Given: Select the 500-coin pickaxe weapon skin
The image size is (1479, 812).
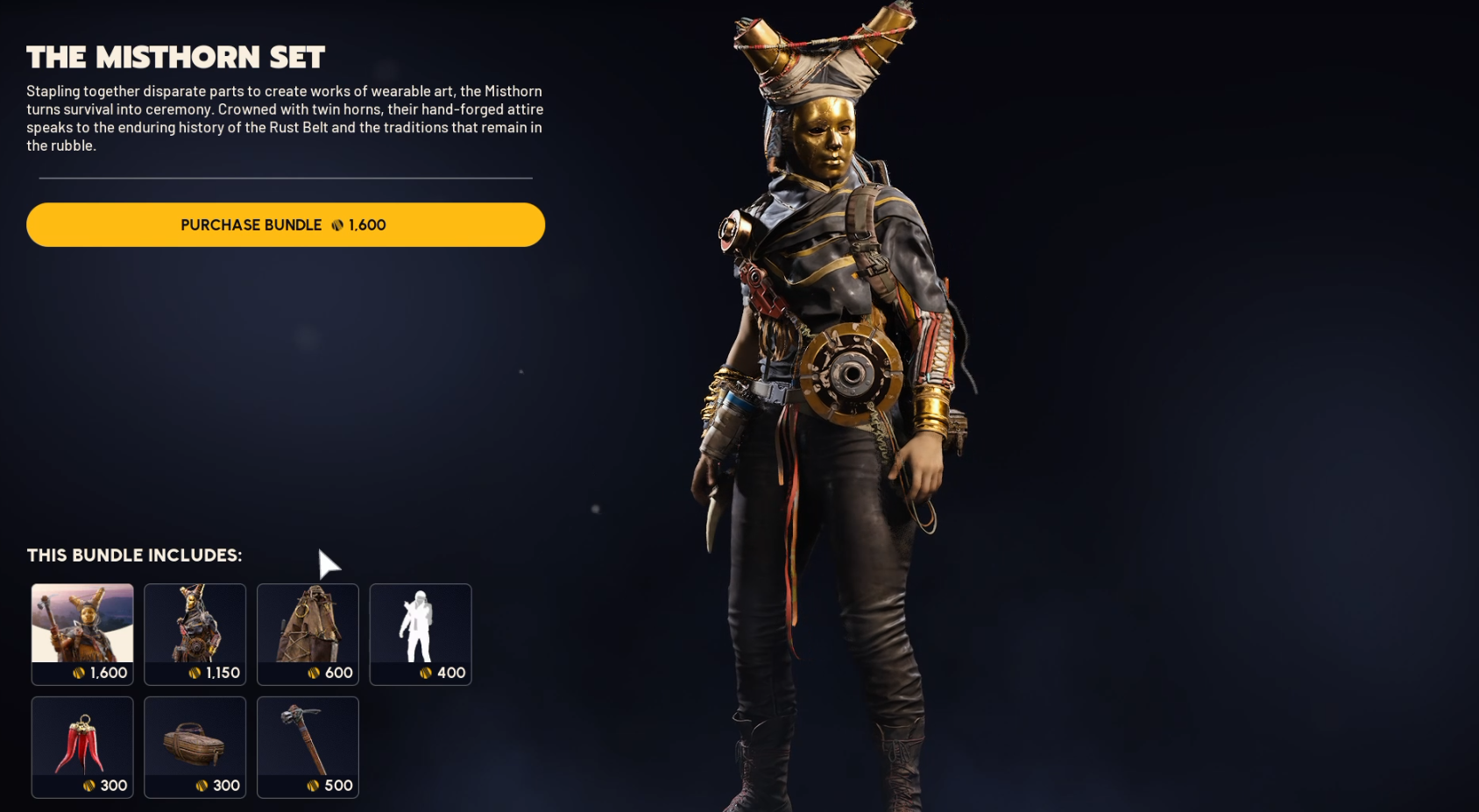Looking at the screenshot, I should pos(308,746).
